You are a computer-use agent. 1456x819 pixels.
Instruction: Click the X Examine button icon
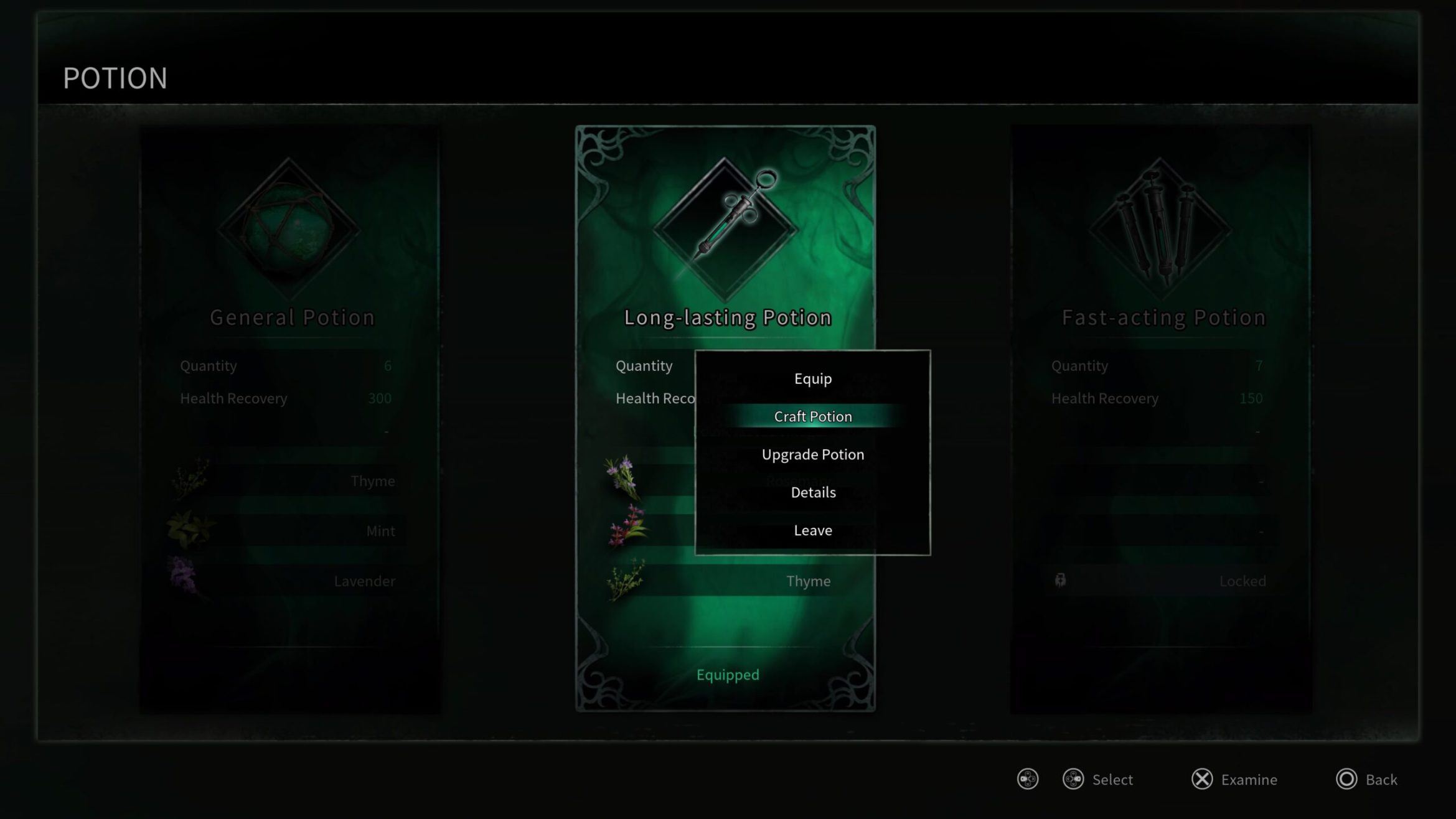point(1203,778)
